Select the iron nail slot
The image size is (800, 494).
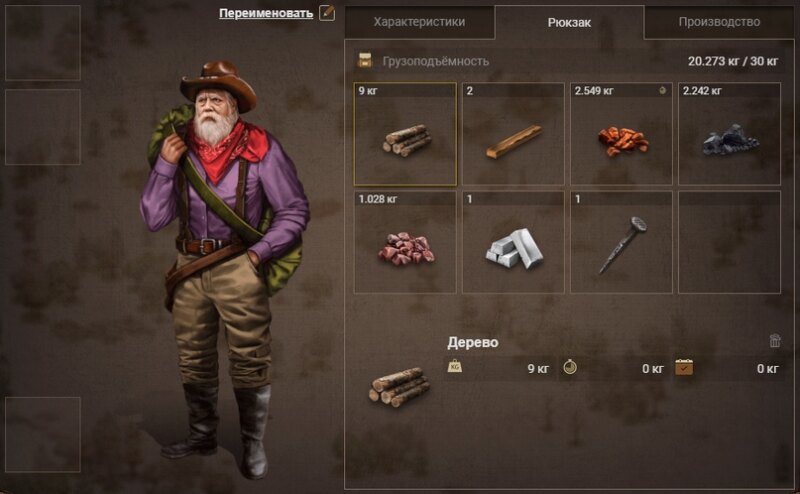coord(621,243)
